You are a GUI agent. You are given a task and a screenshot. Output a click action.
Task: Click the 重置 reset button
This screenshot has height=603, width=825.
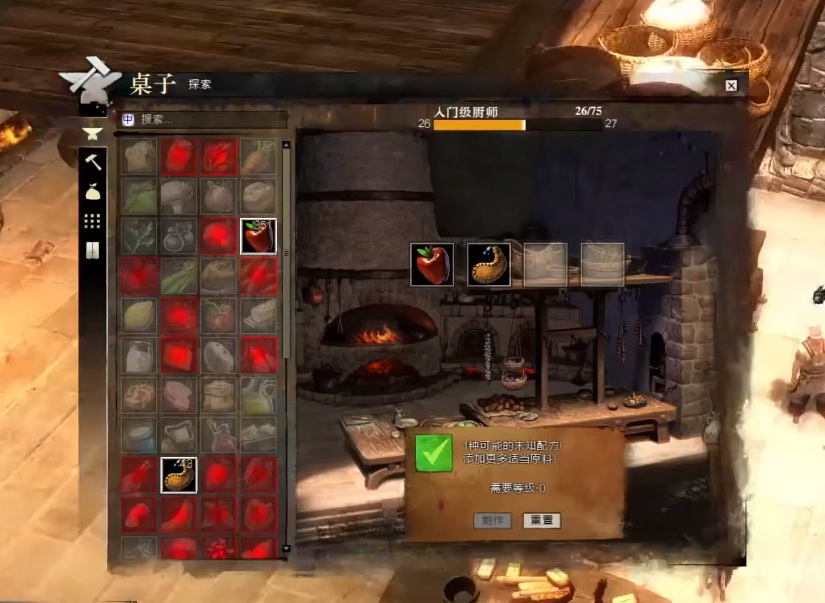click(541, 520)
